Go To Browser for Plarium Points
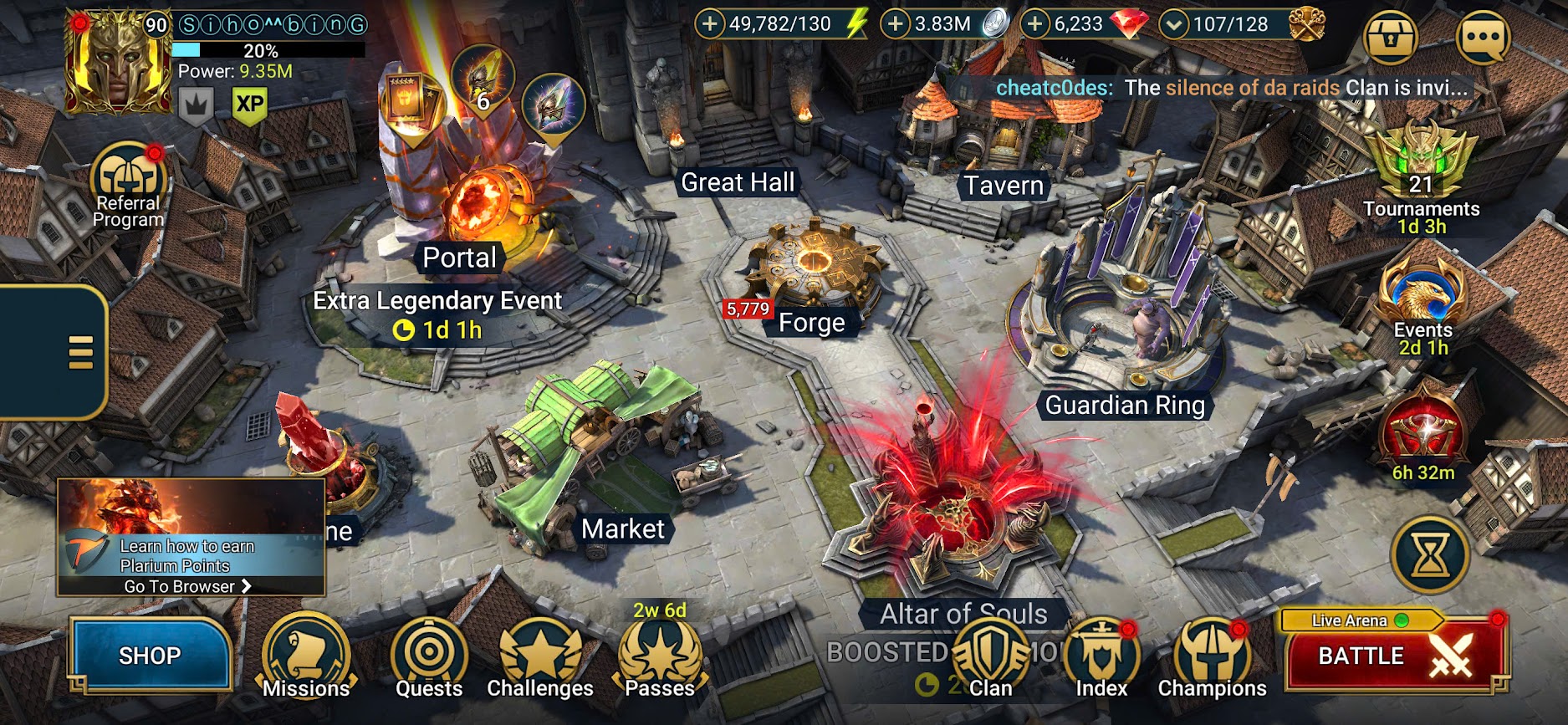 click(188, 586)
